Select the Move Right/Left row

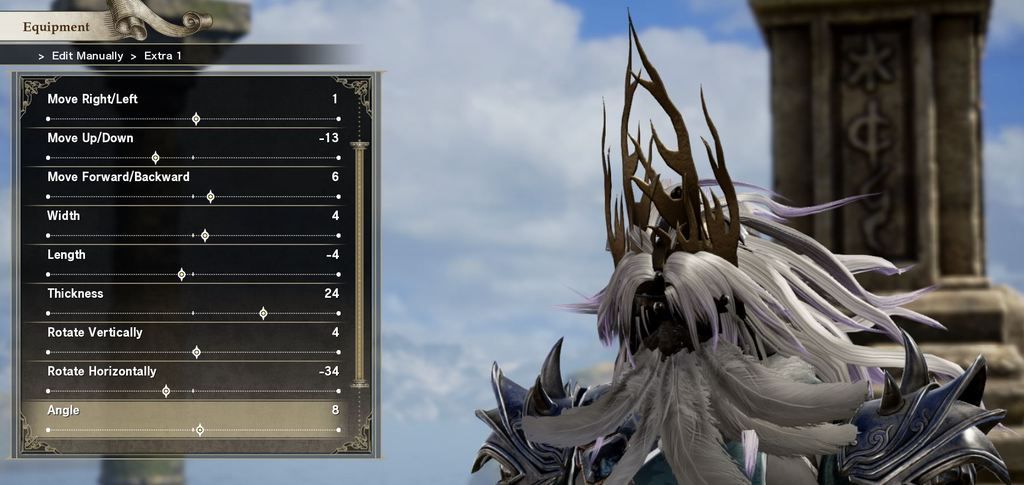(x=193, y=108)
